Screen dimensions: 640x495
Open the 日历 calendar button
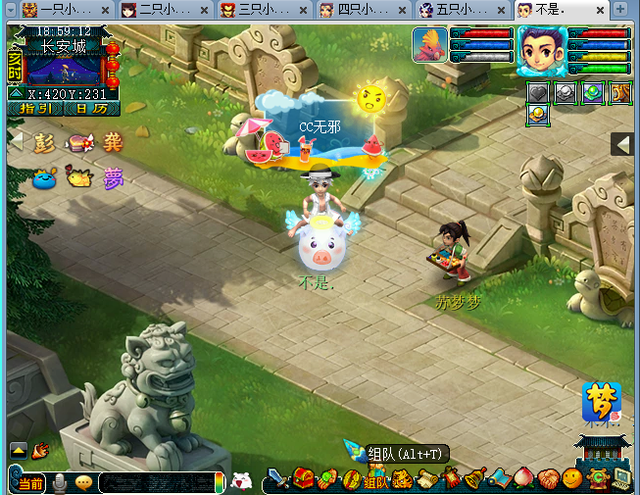(87, 108)
